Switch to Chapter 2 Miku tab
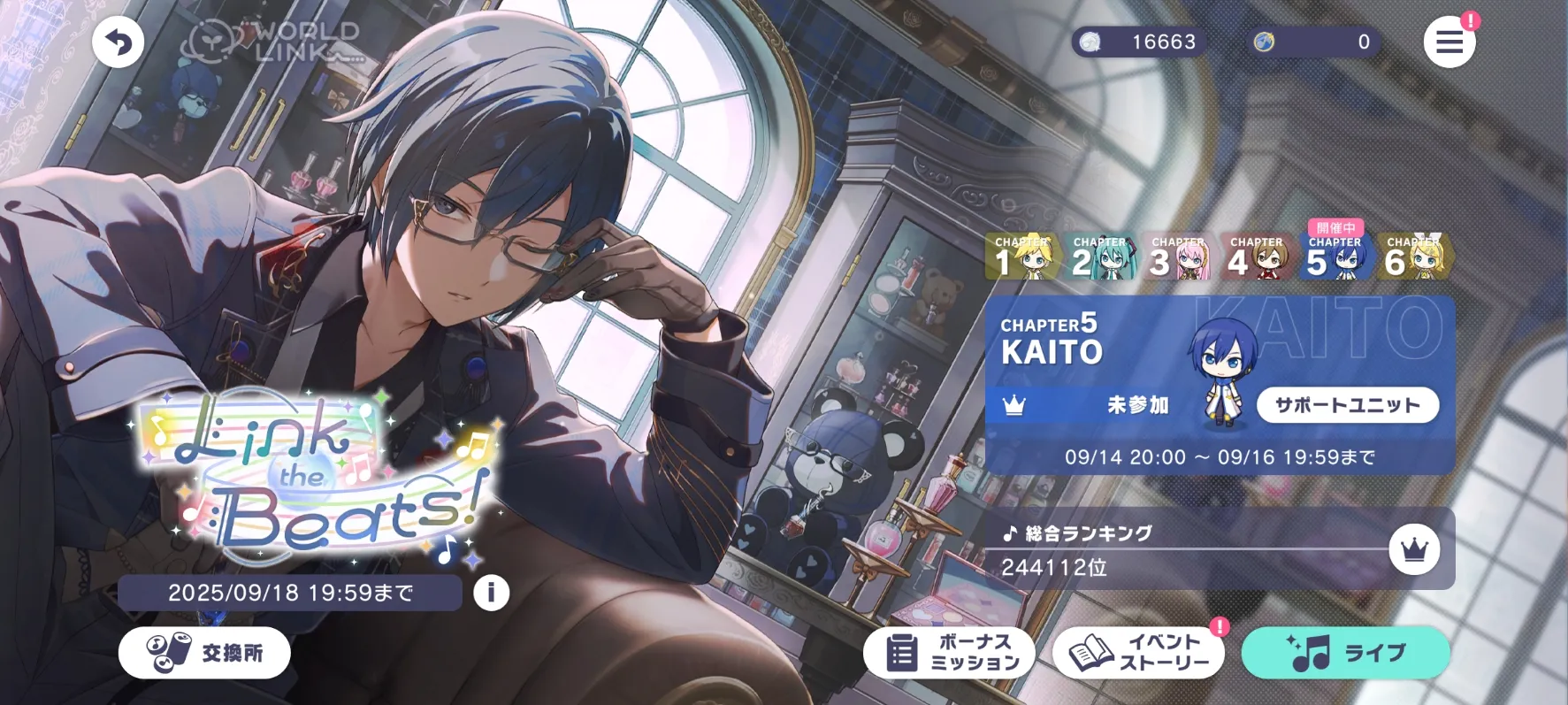 [x=1100, y=257]
